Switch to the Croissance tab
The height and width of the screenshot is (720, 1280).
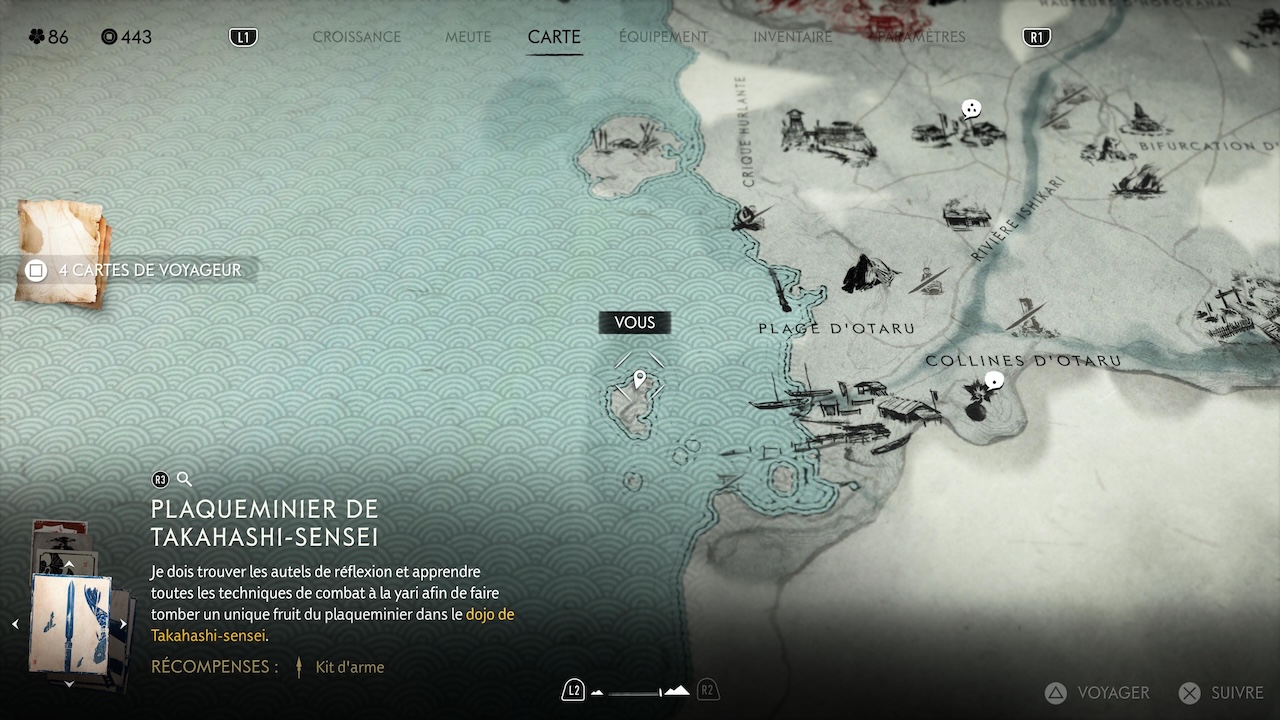(356, 37)
